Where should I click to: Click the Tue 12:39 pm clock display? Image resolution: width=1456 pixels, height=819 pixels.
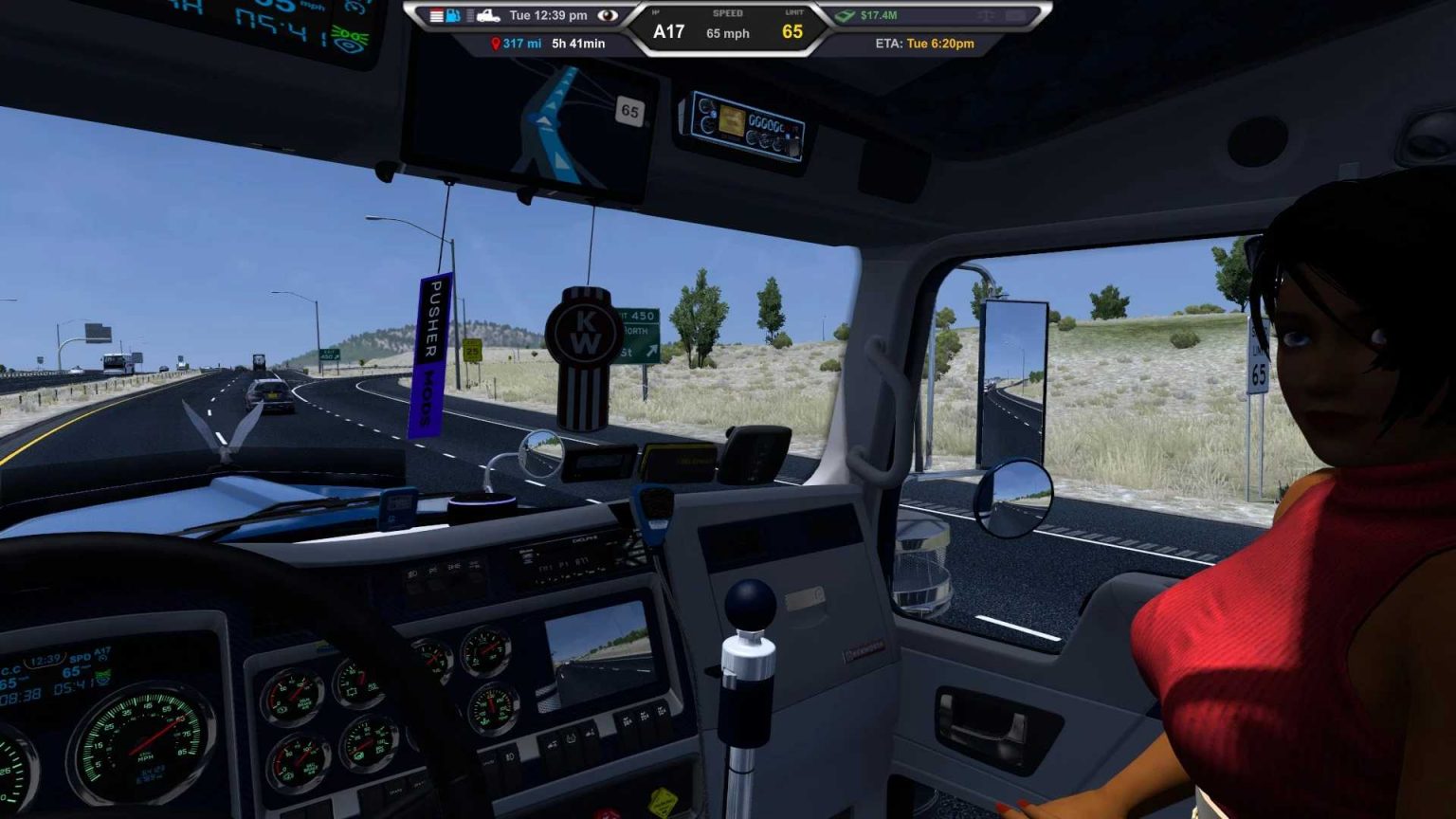(547, 15)
